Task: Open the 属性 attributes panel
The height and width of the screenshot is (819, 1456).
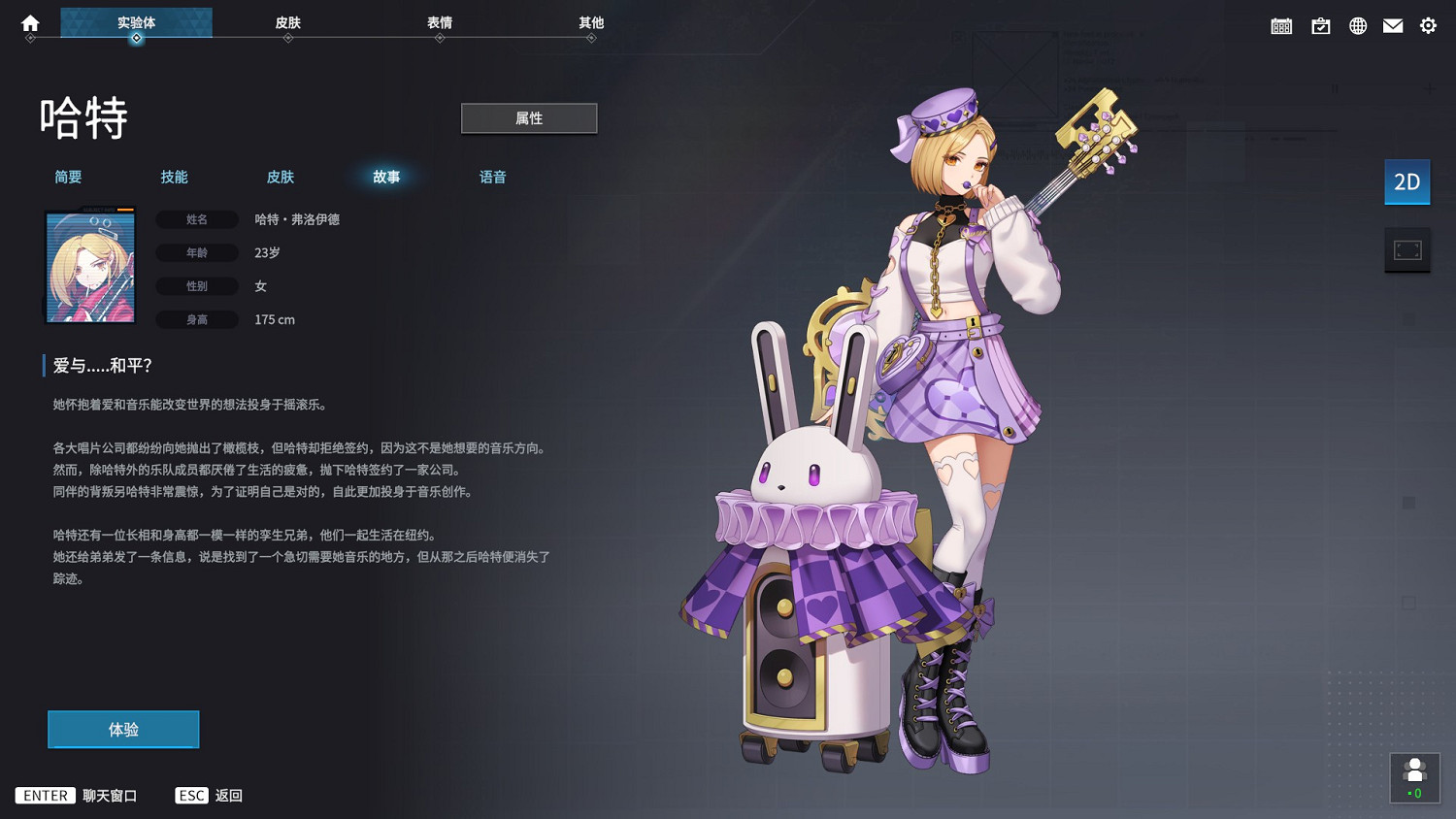Action: (x=529, y=117)
